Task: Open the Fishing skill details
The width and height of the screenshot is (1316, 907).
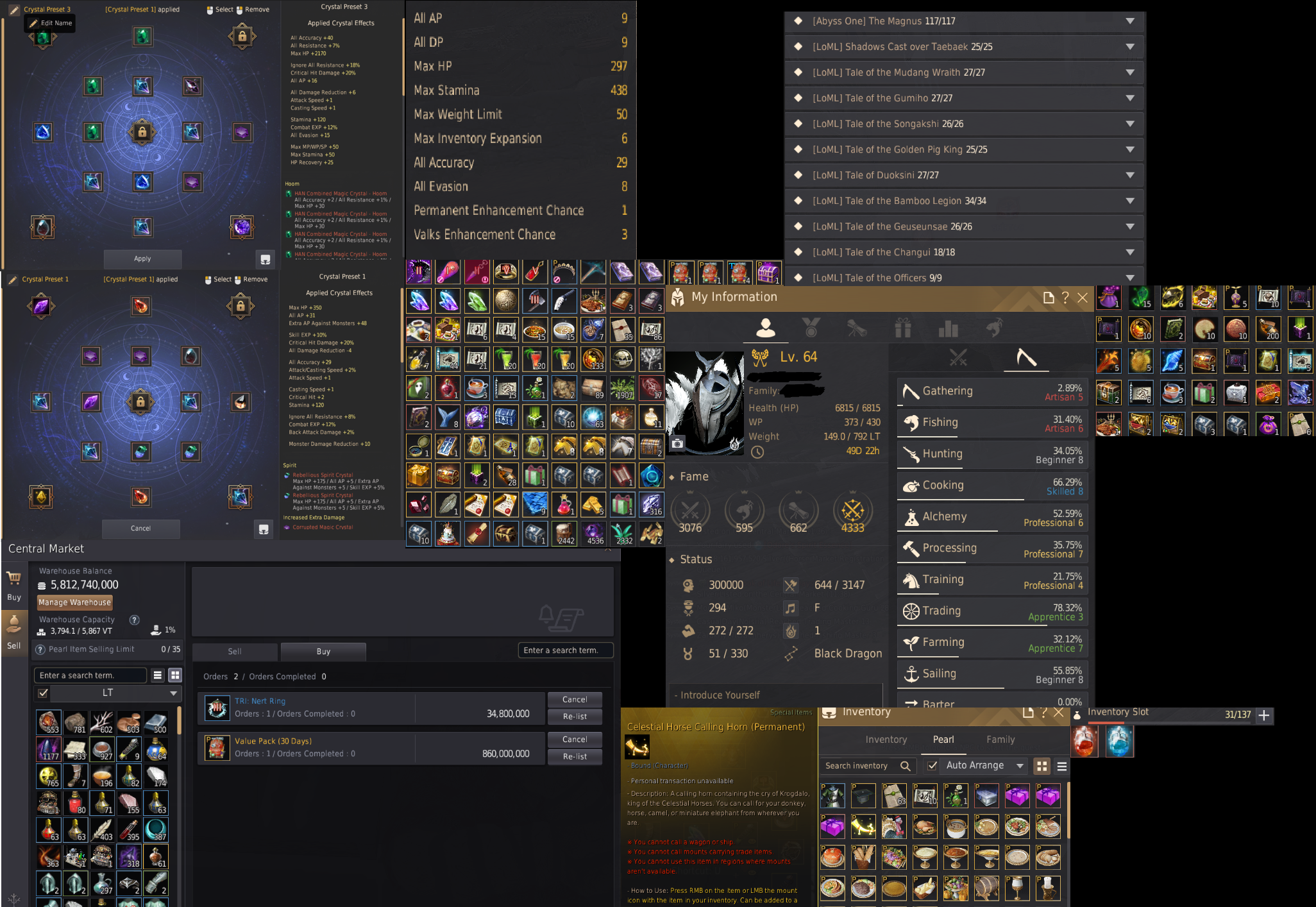Action: pyautogui.click(x=913, y=421)
